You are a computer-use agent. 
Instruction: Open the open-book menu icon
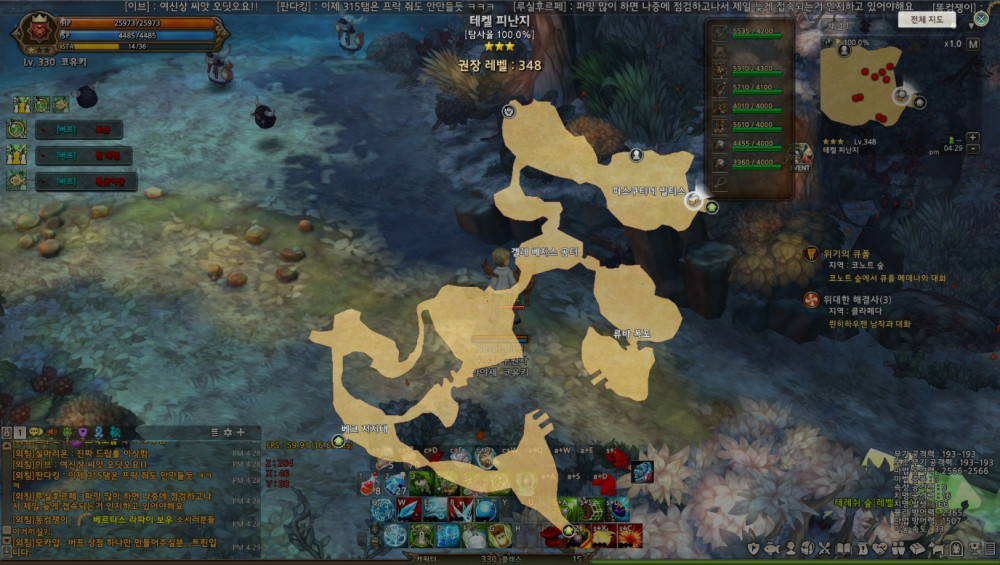click(845, 548)
